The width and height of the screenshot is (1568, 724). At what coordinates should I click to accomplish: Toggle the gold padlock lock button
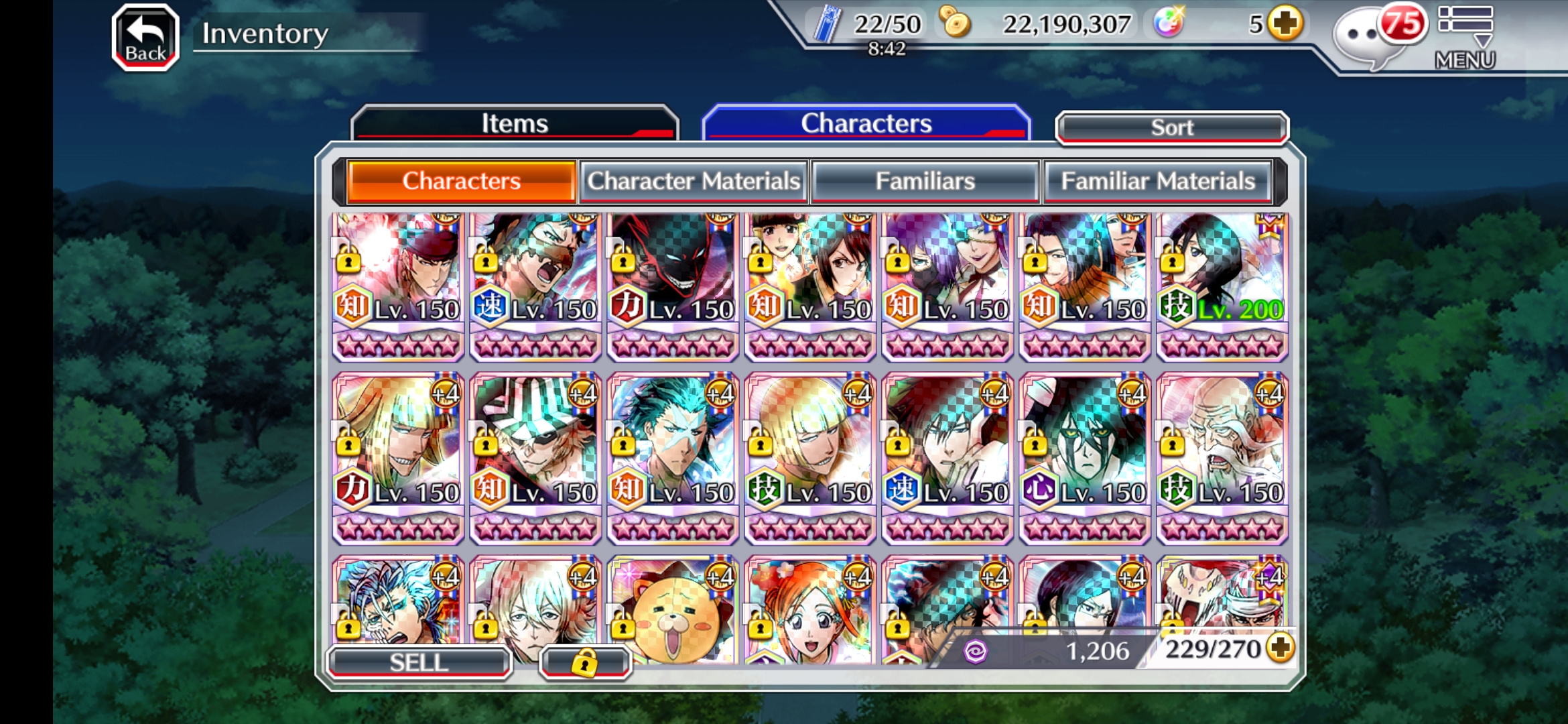point(584,662)
